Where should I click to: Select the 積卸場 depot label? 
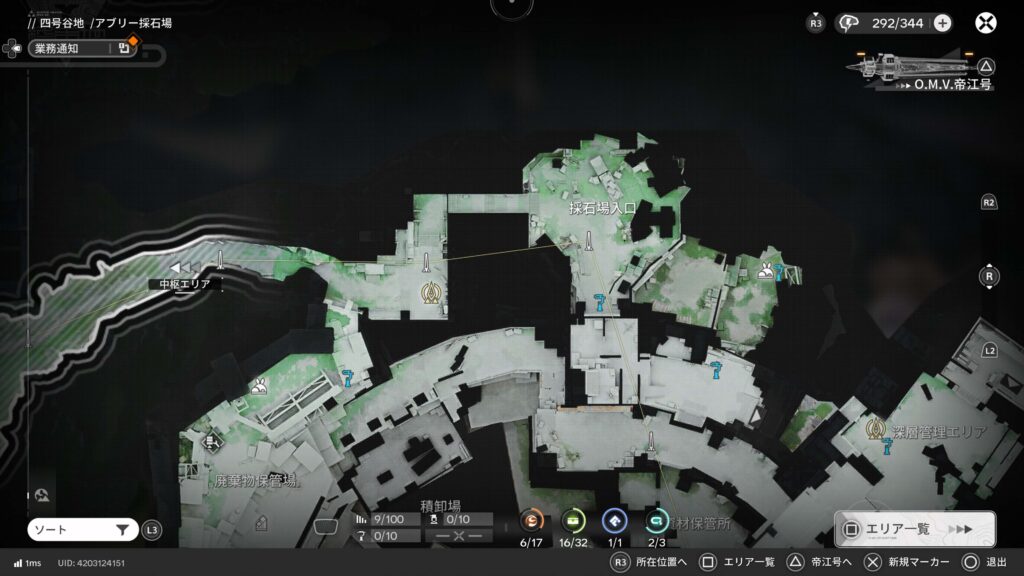(440, 505)
